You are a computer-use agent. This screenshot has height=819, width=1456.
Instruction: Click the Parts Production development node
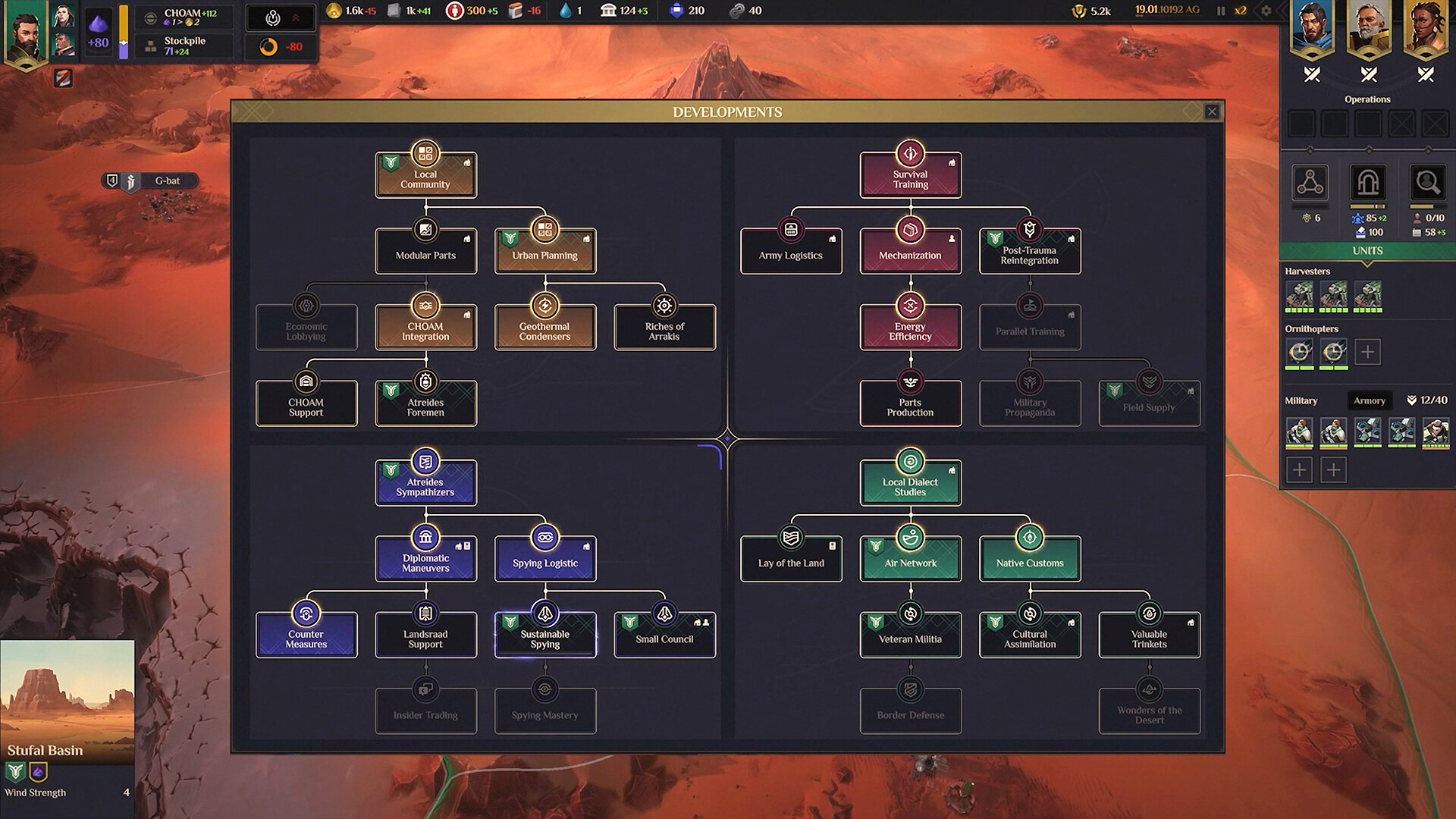910,403
